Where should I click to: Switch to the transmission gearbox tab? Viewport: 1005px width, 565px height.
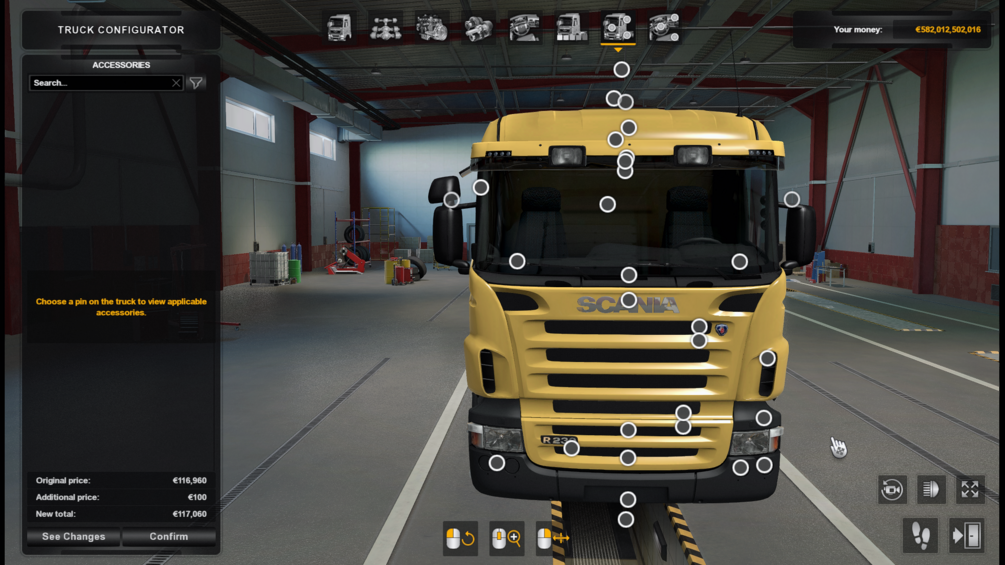click(x=479, y=28)
